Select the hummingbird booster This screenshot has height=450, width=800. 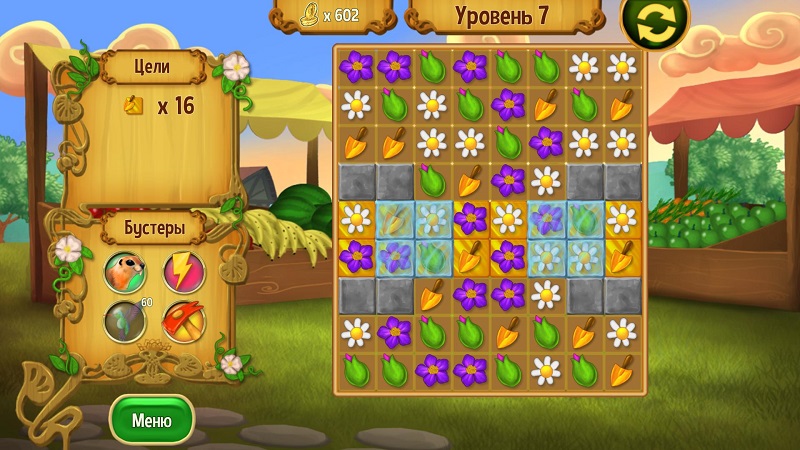pos(126,321)
